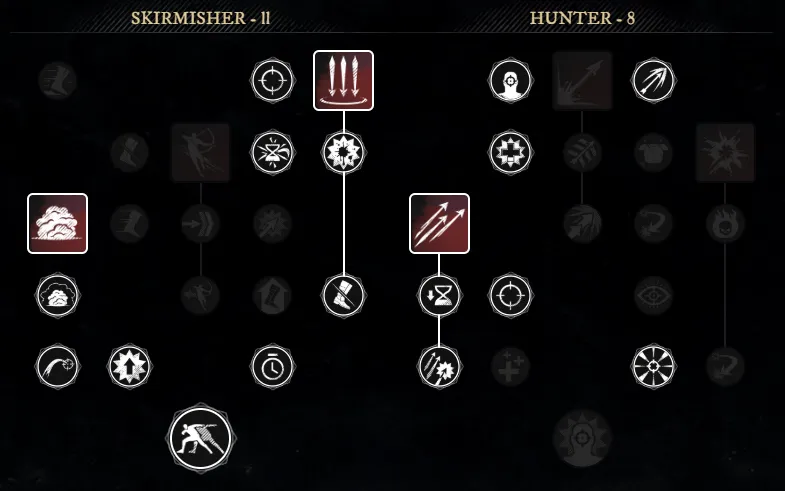Unlock the dimmed eye passive node

654,295
